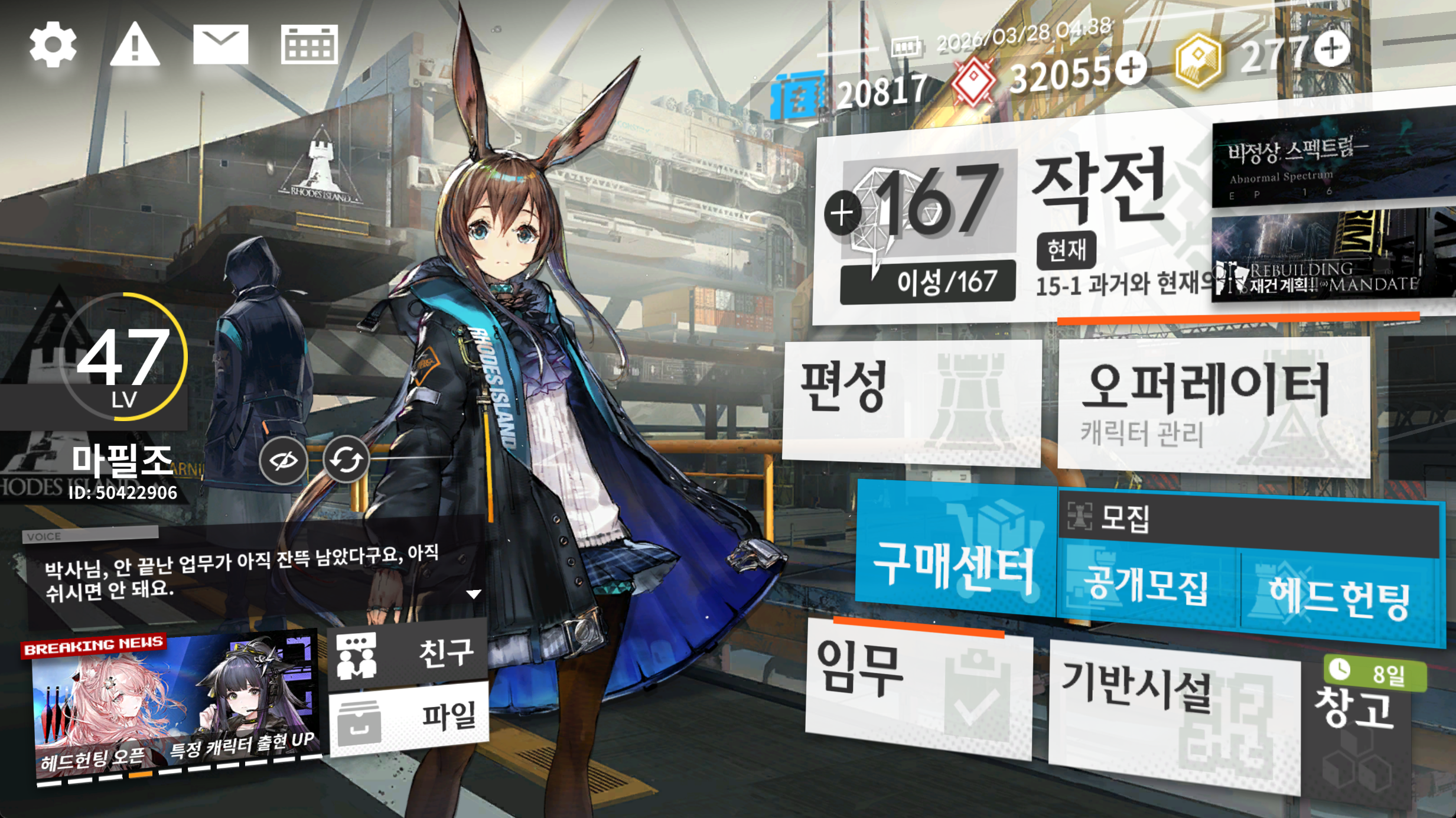Image resolution: width=1456 pixels, height=818 pixels.
Task: Open the Rebuilding Mandate banner
Action: 1332,257
